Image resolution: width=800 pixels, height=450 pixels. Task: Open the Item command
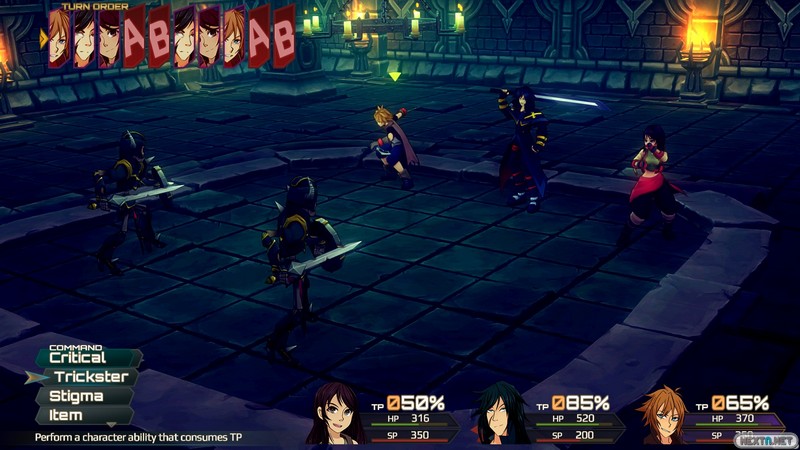(66, 415)
